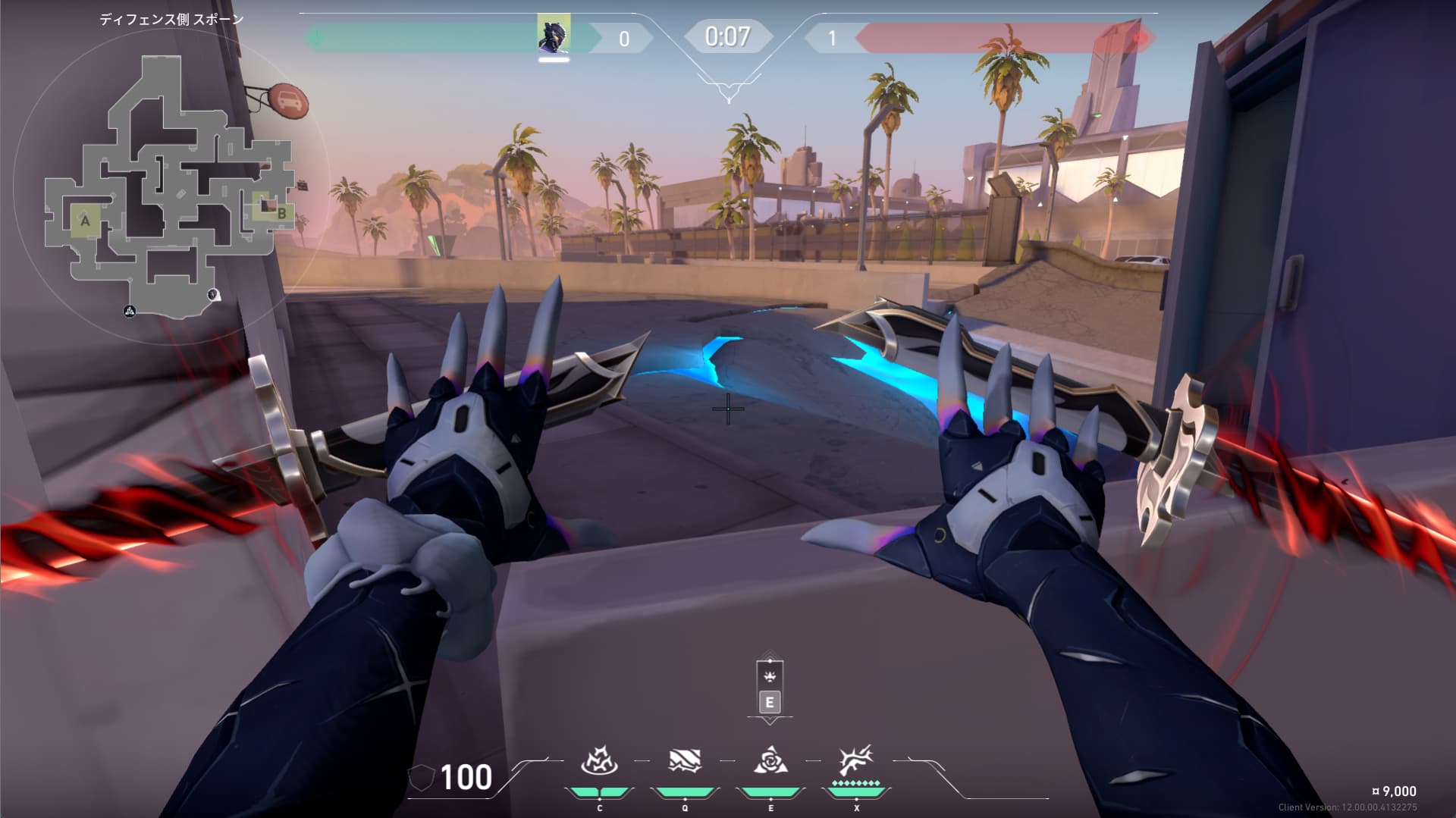1456x818 pixels.
Task: Select the B site marker on minimap
Action: [x=281, y=213]
